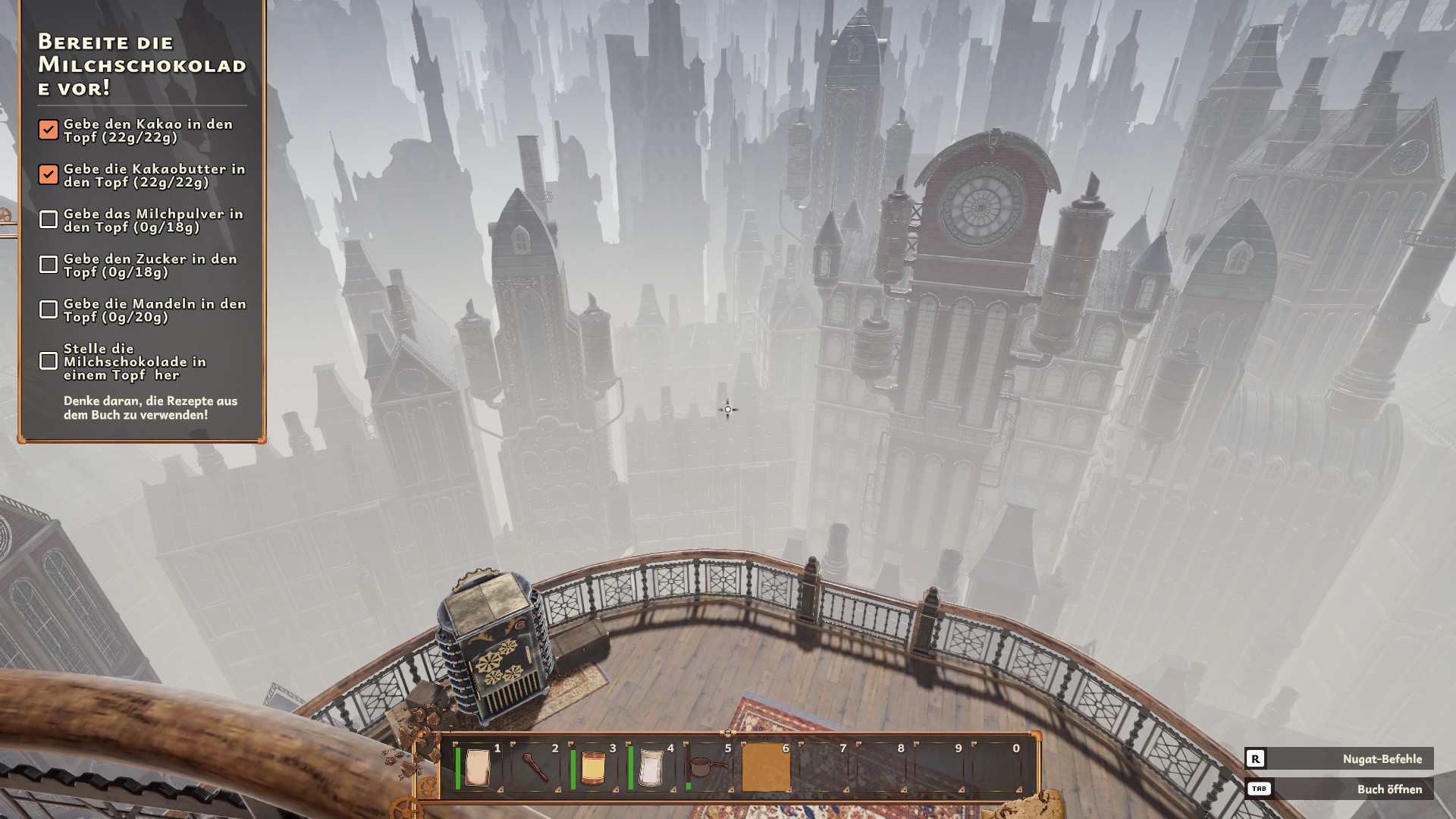The image size is (1456, 819).
Task: Click the Zucker objective checkbox
Action: 49,265
